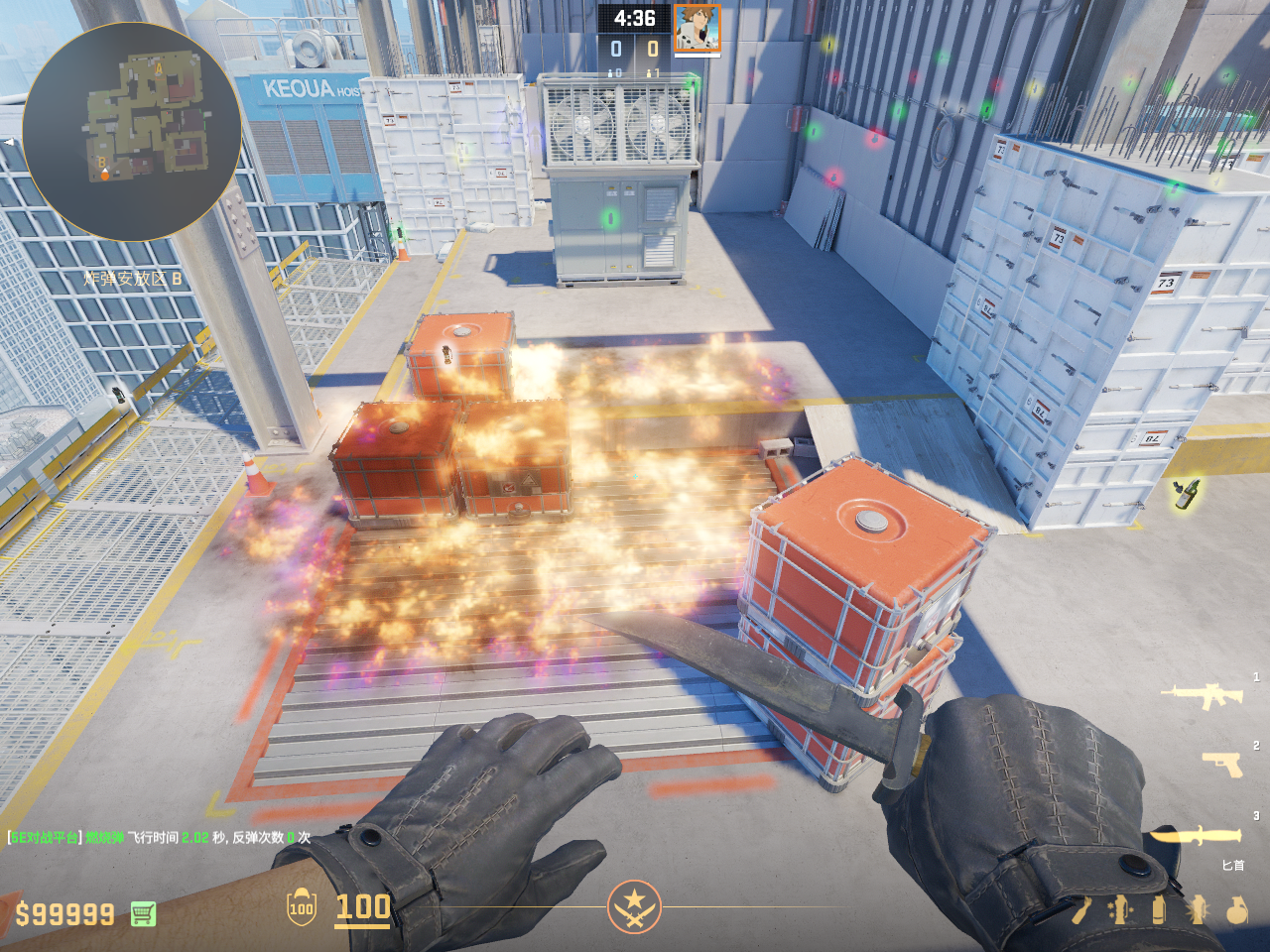Select the knife weapon slot
Viewport: 1270px width, 952px height.
click(x=1196, y=837)
